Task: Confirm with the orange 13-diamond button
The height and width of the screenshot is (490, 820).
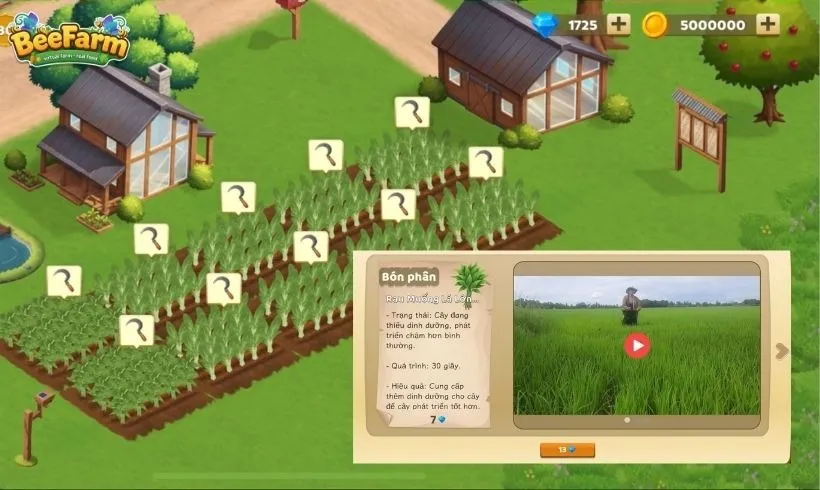Action: (567, 450)
